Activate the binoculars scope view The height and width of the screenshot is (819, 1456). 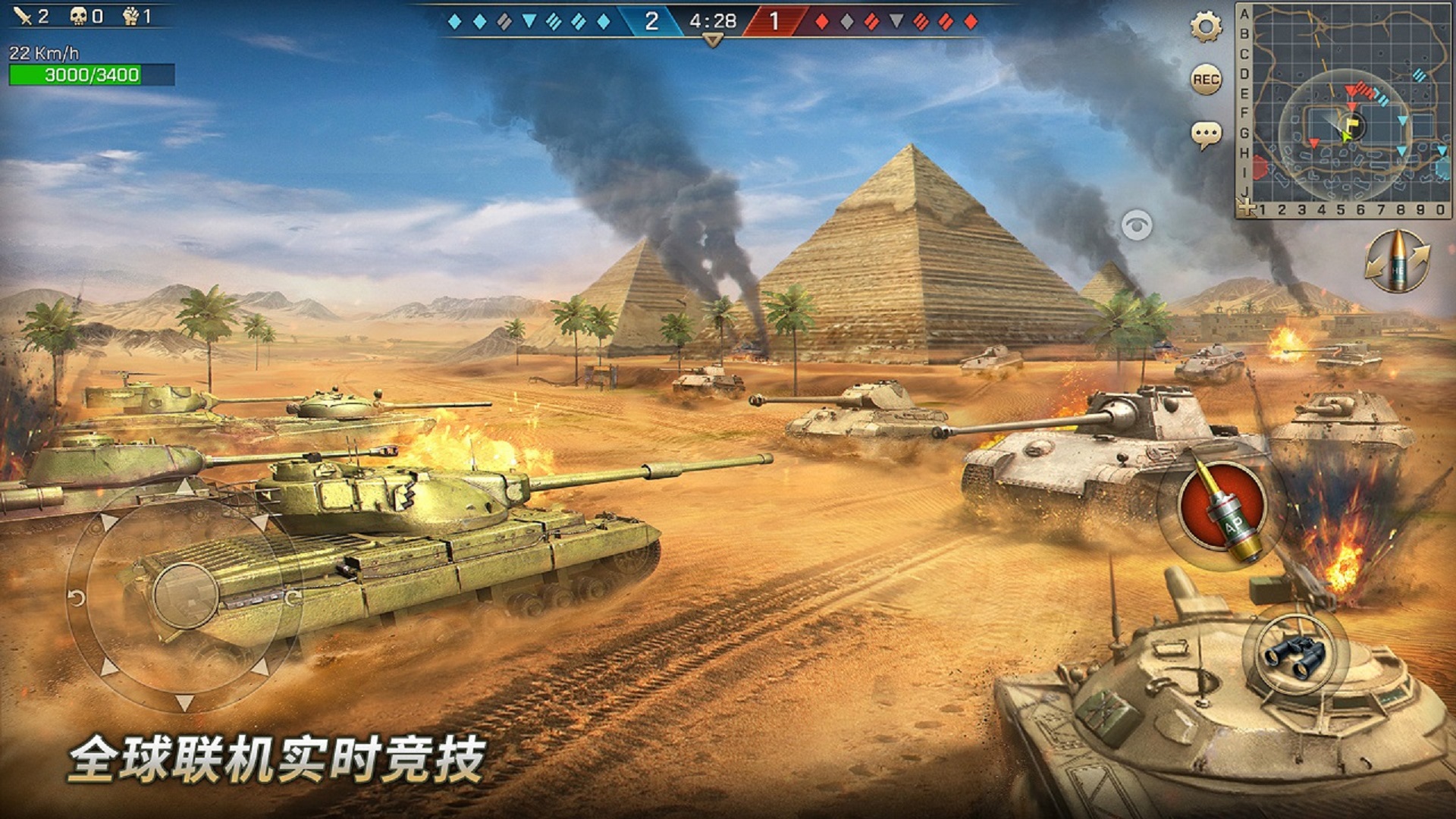pyautogui.click(x=1295, y=654)
